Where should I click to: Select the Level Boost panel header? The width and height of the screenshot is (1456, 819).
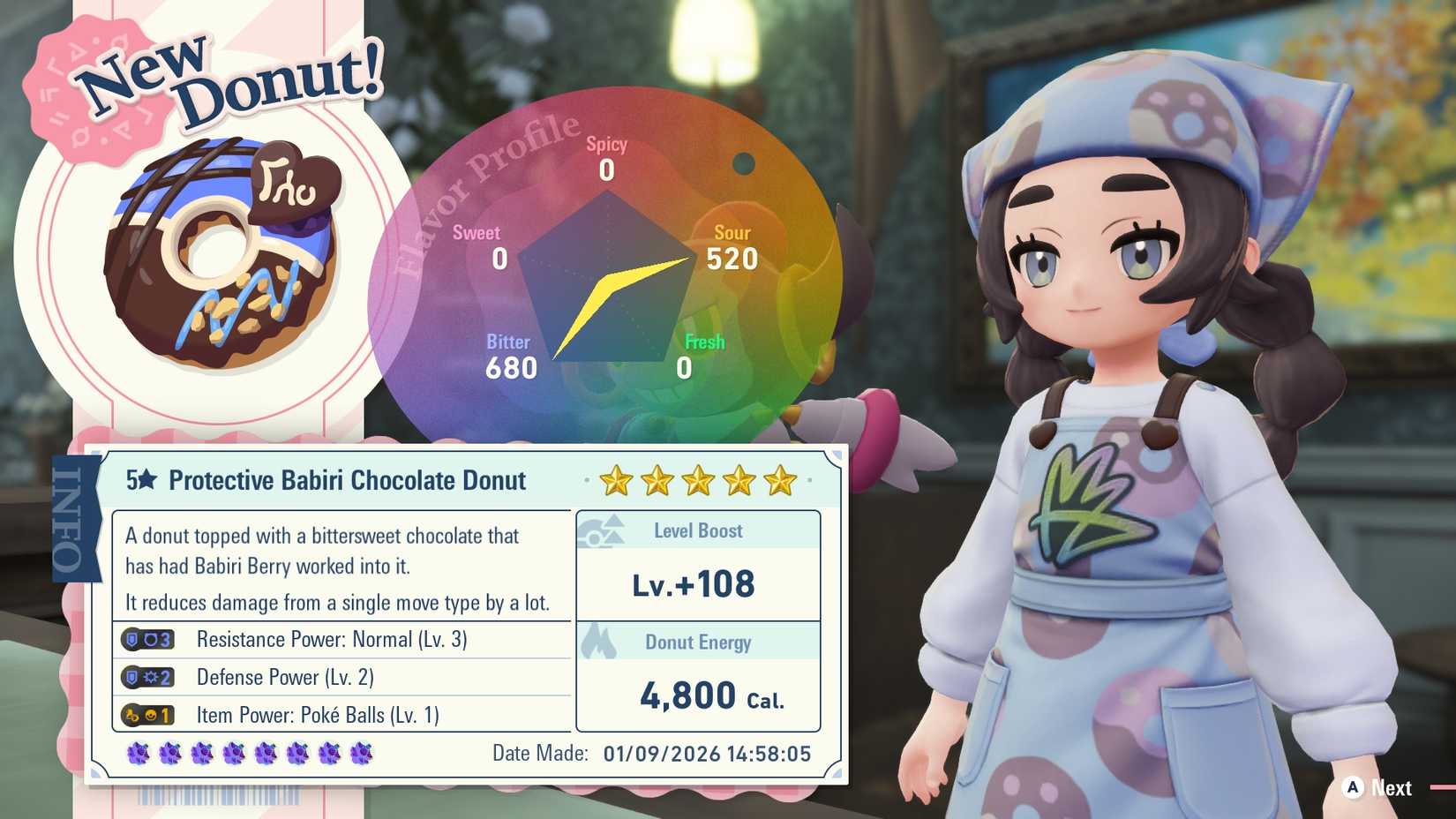pyautogui.click(x=697, y=530)
